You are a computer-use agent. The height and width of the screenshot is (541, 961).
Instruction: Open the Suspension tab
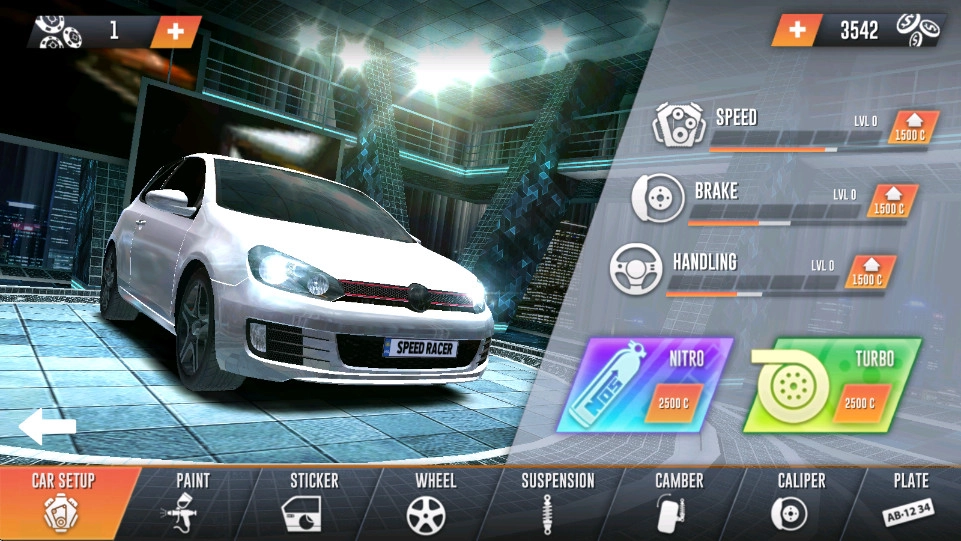557,502
